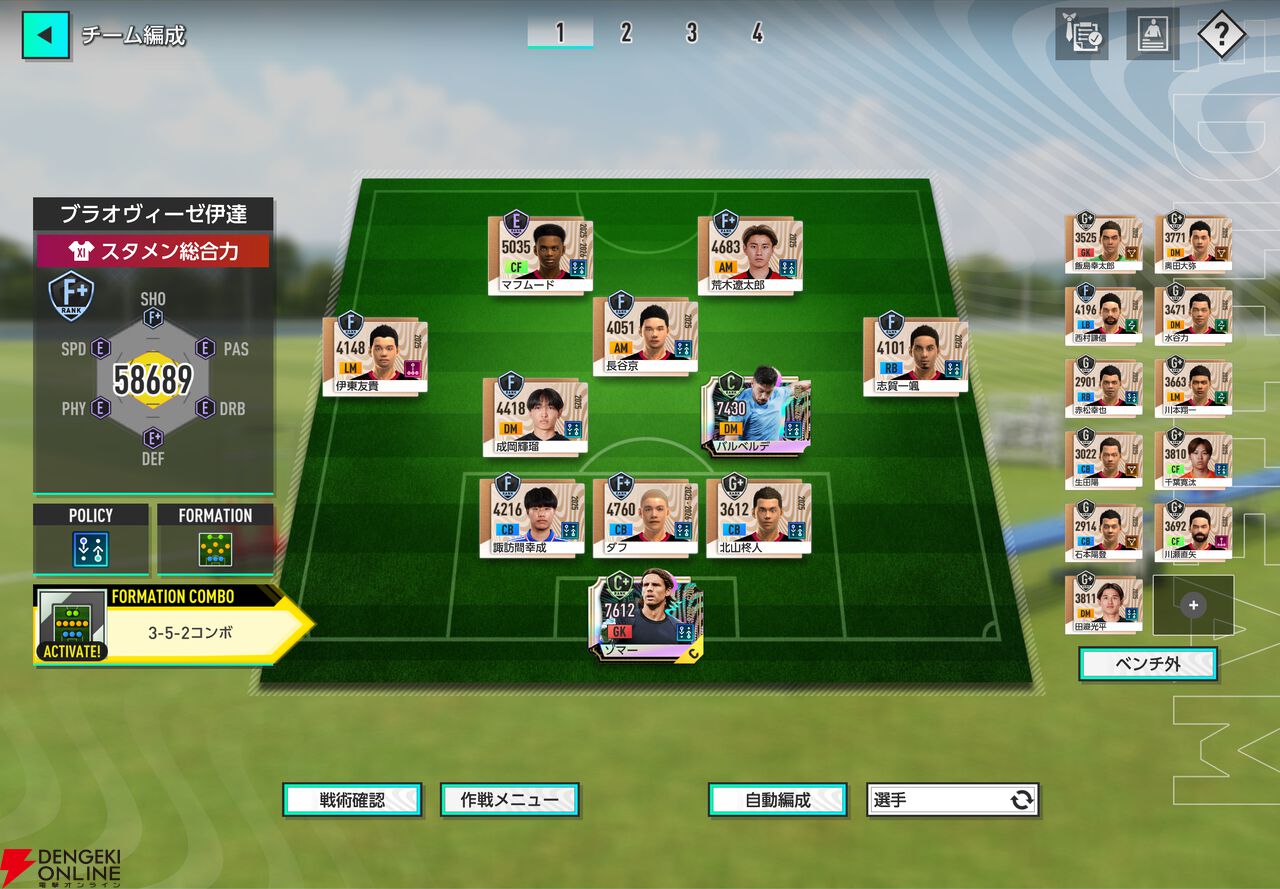Open the POLICY setting panel
This screenshot has width=1280, height=889.
pyautogui.click(x=91, y=539)
